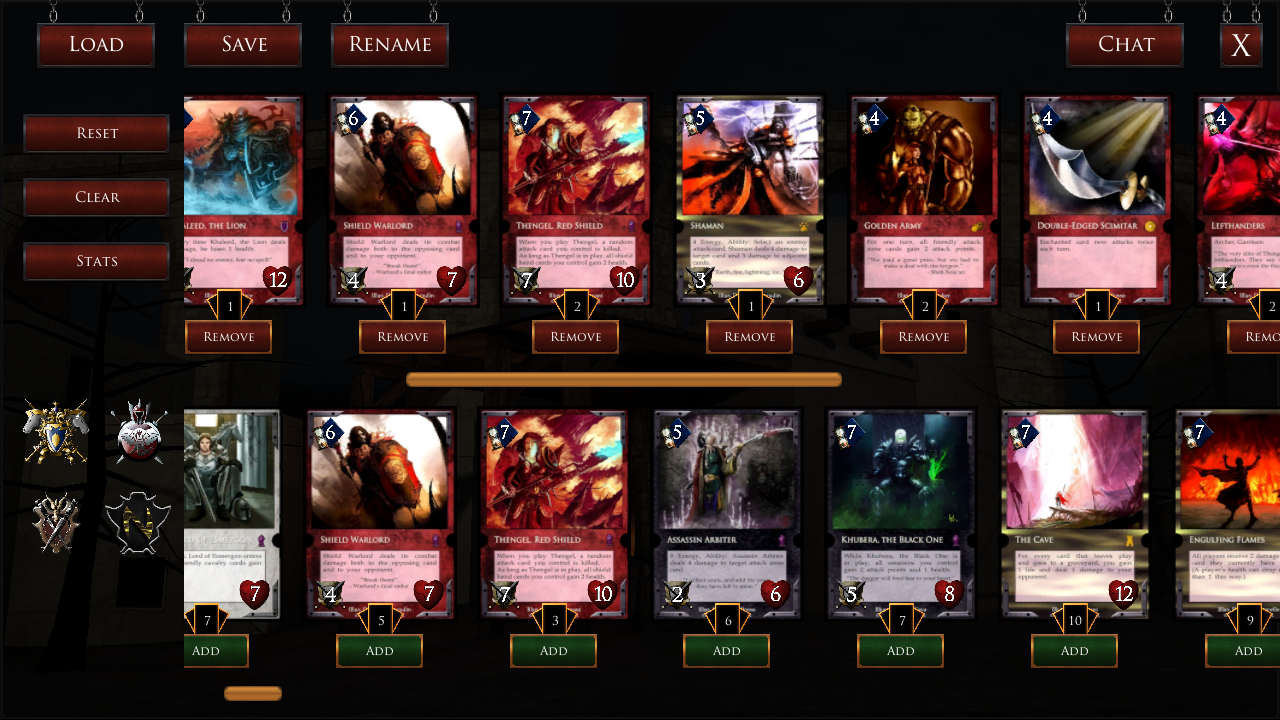Add Khubera, the Black One card
The image size is (1280, 720).
pos(900,651)
